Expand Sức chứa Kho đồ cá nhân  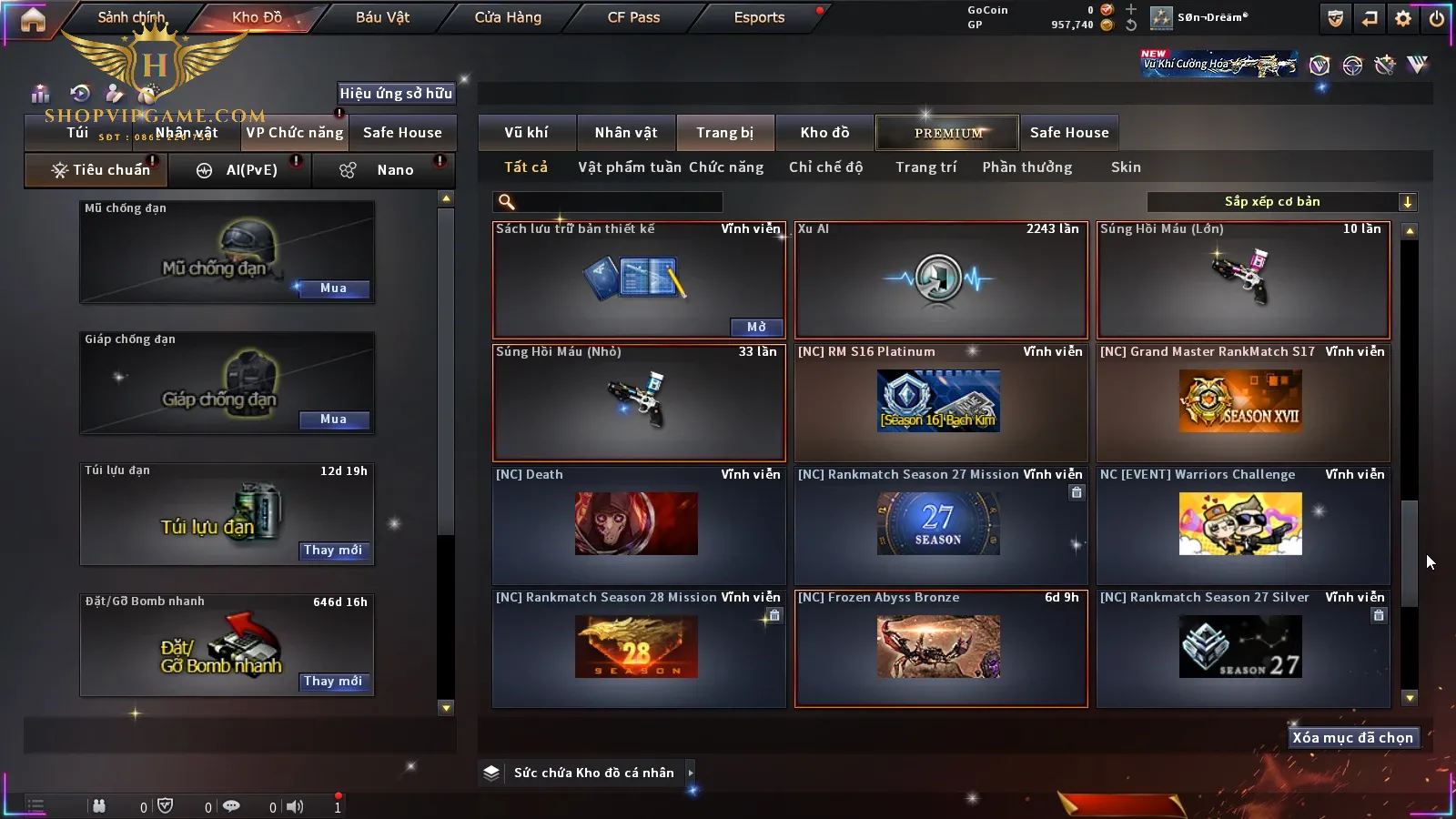point(691,773)
